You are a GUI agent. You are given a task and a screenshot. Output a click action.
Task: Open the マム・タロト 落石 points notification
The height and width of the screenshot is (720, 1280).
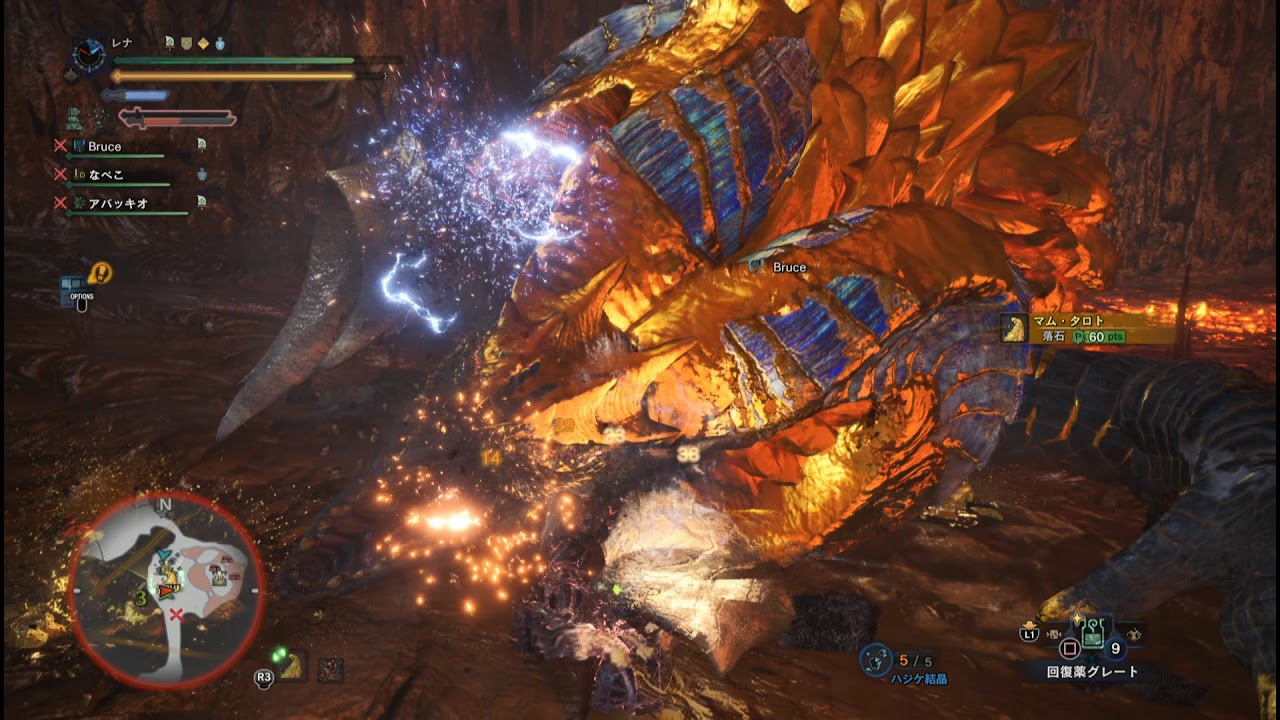pyautogui.click(x=1088, y=329)
